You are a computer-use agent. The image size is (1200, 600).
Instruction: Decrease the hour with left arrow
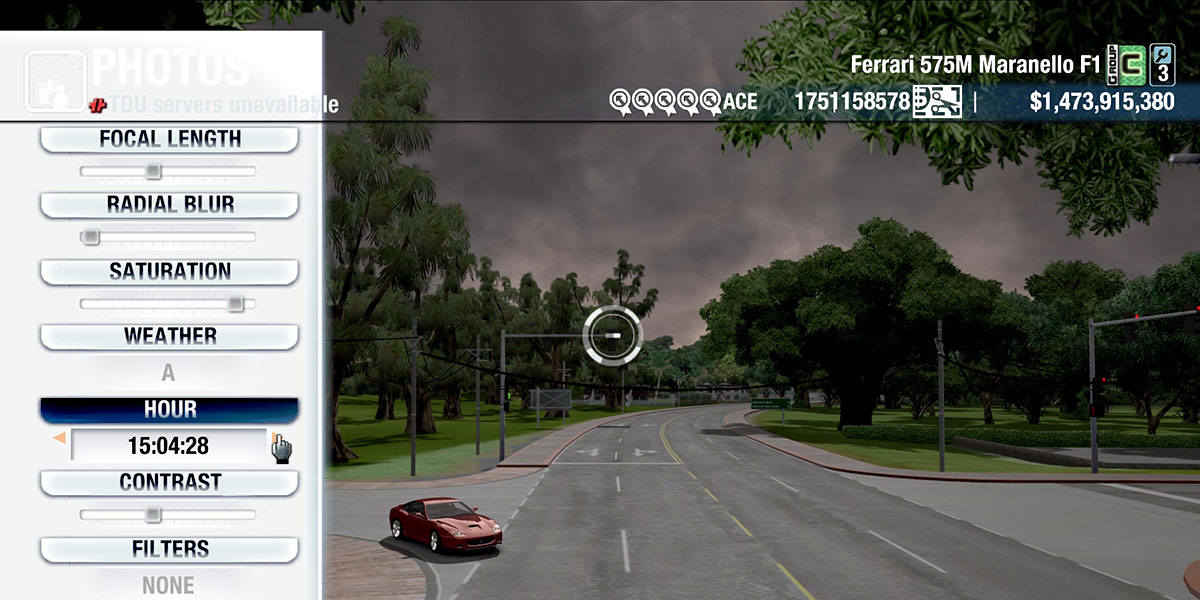pyautogui.click(x=60, y=439)
